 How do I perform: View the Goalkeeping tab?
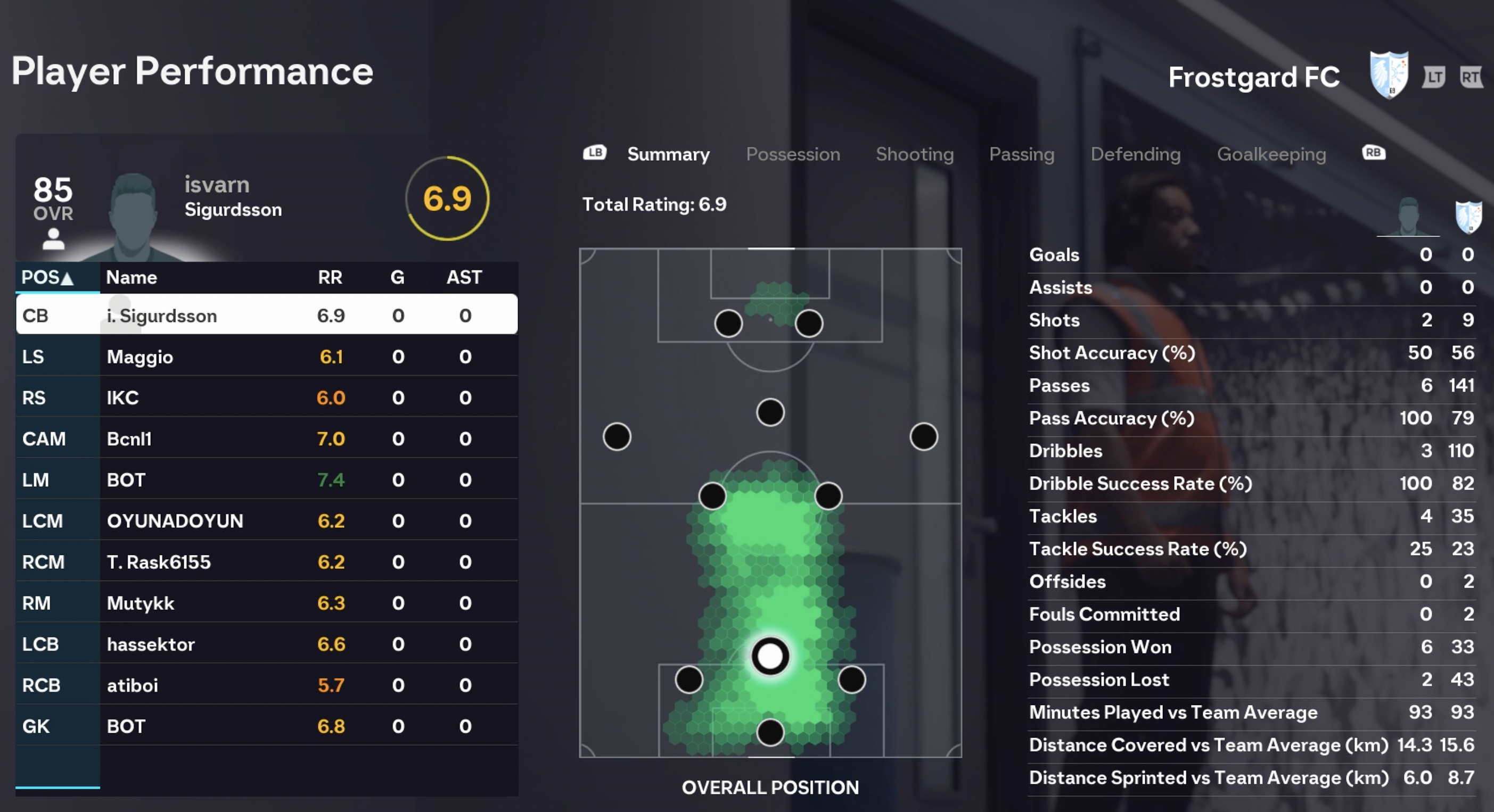1271,154
